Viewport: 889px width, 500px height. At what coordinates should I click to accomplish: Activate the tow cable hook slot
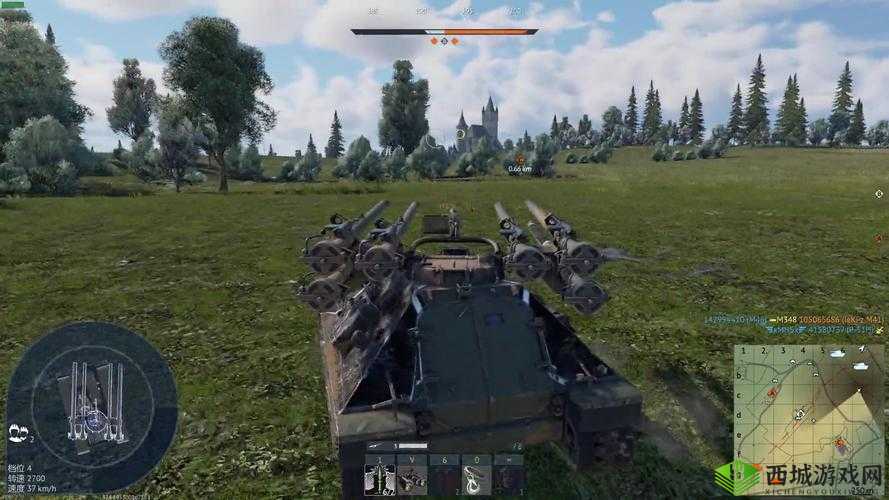click(x=477, y=476)
